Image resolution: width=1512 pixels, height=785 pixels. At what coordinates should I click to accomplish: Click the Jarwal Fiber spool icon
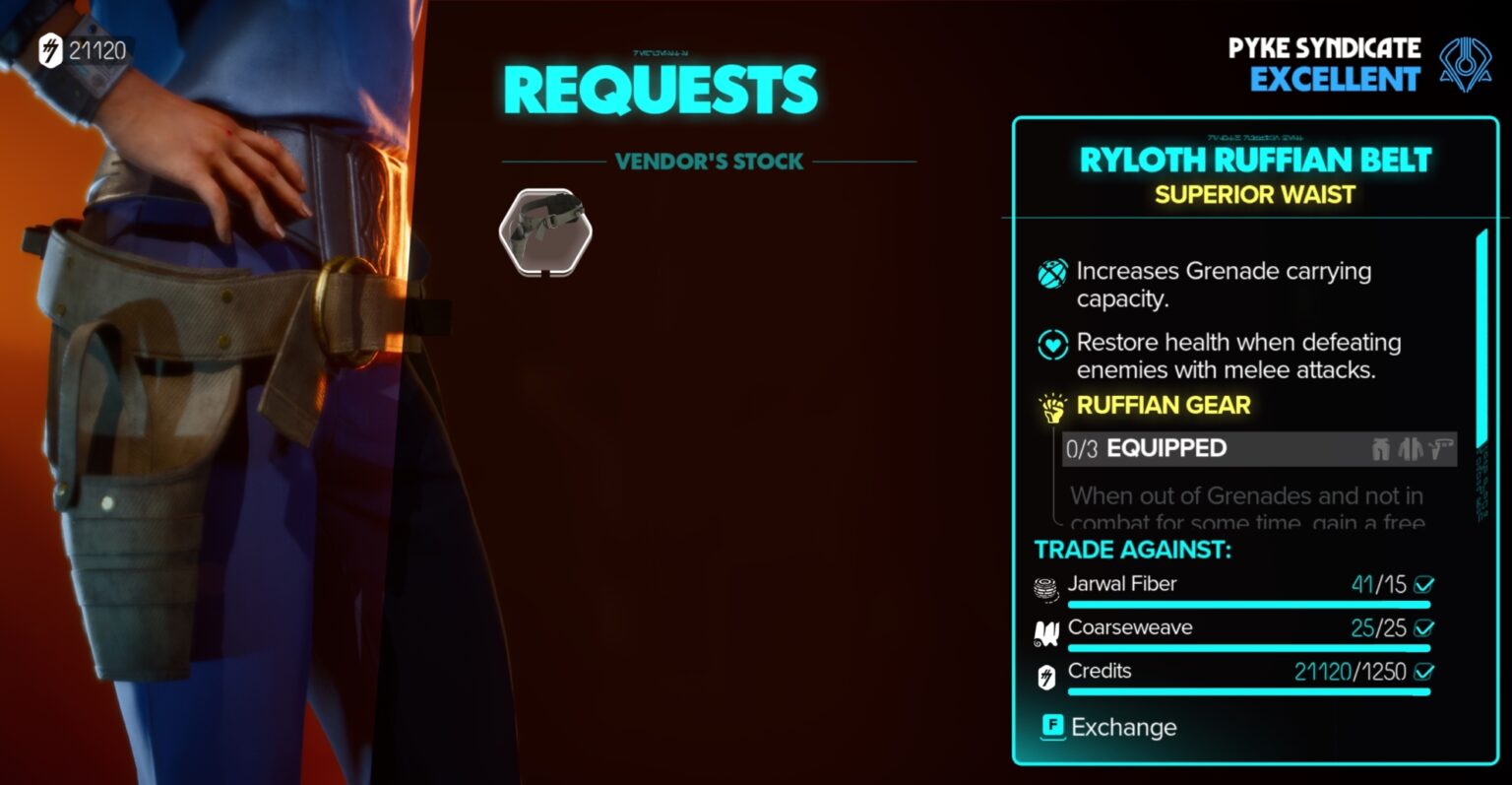point(1046,585)
